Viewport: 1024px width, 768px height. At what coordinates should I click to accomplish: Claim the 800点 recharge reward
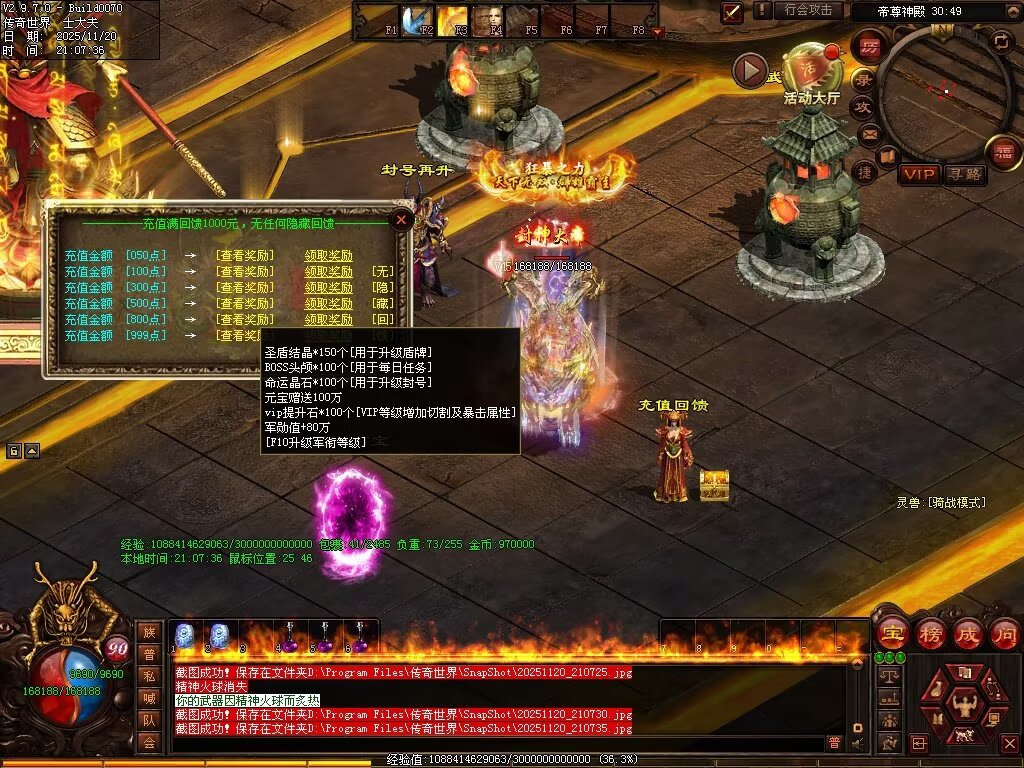pos(328,320)
